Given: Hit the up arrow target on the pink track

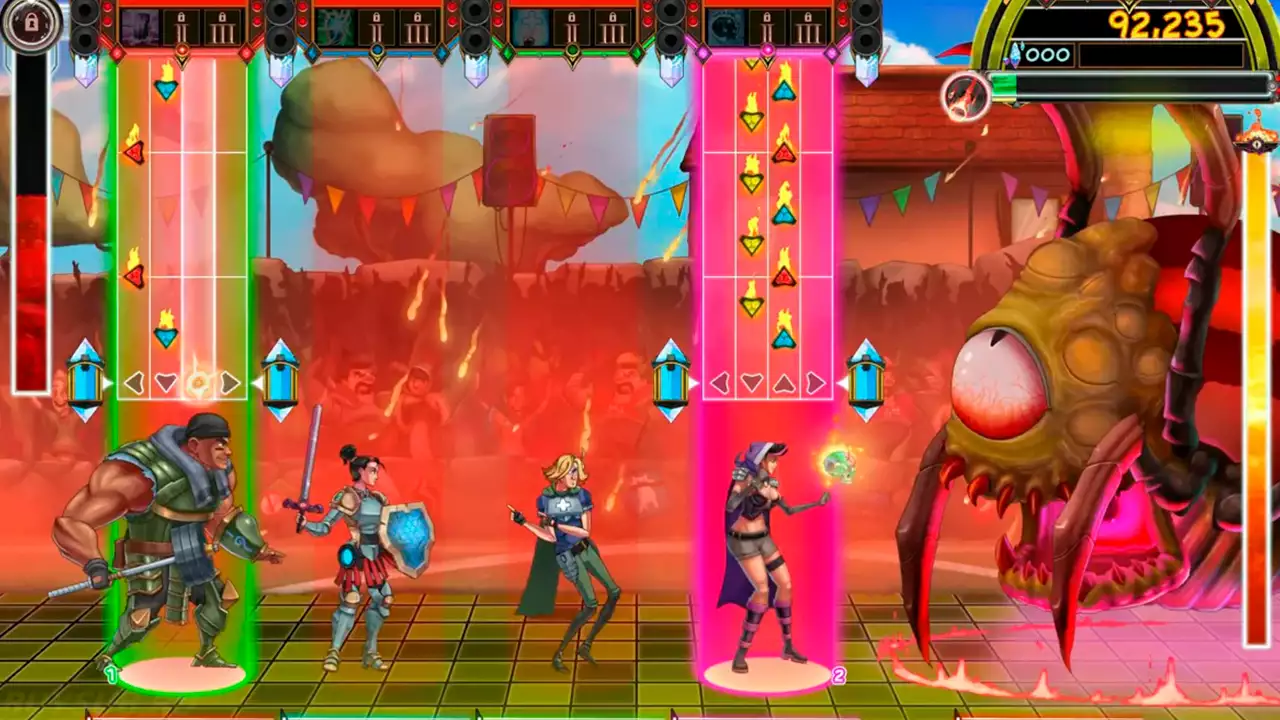Looking at the screenshot, I should tap(784, 383).
